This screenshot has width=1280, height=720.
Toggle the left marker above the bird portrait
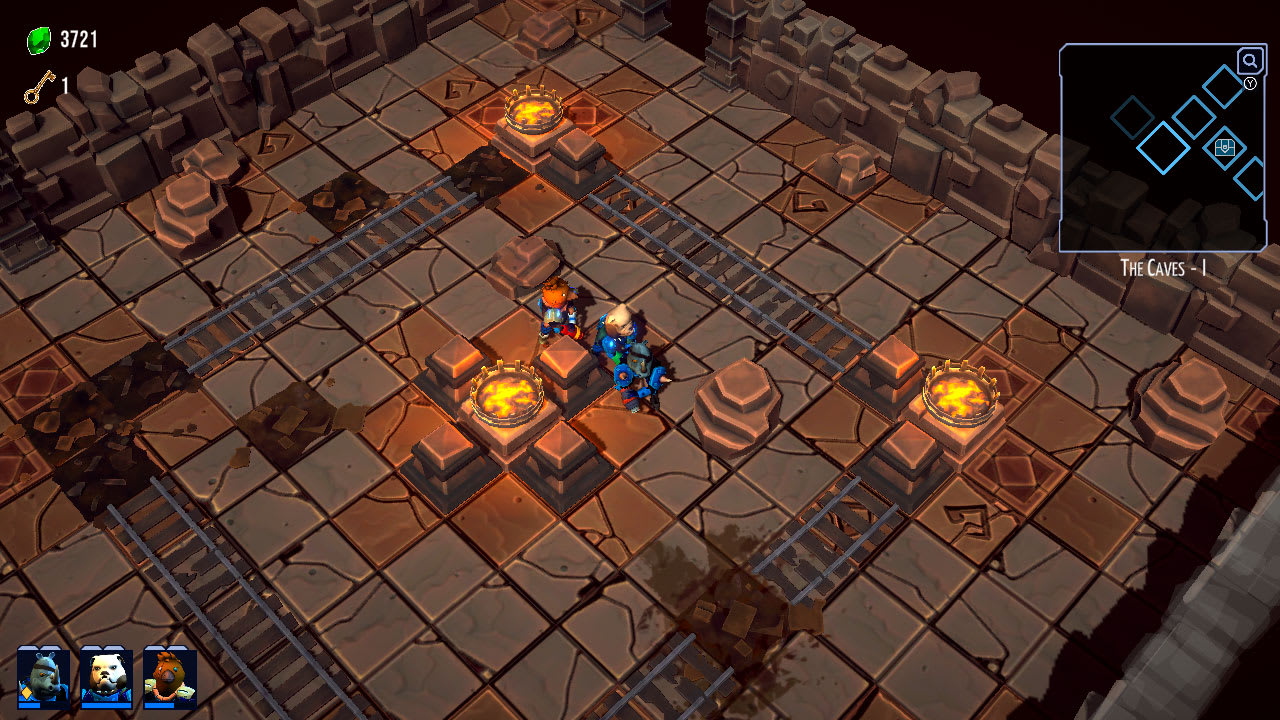[155, 647]
